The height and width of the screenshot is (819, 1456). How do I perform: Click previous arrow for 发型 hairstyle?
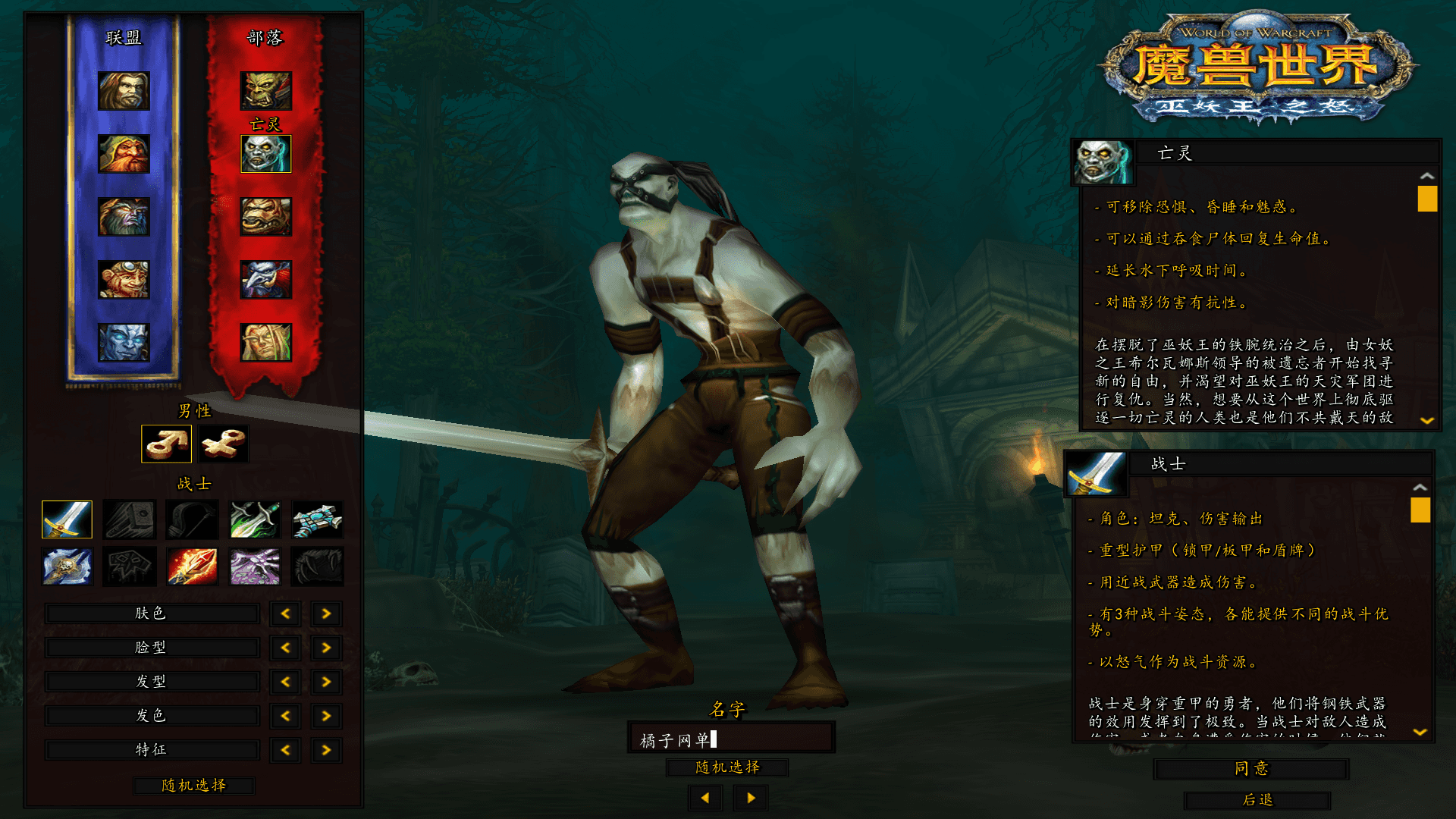pos(286,682)
